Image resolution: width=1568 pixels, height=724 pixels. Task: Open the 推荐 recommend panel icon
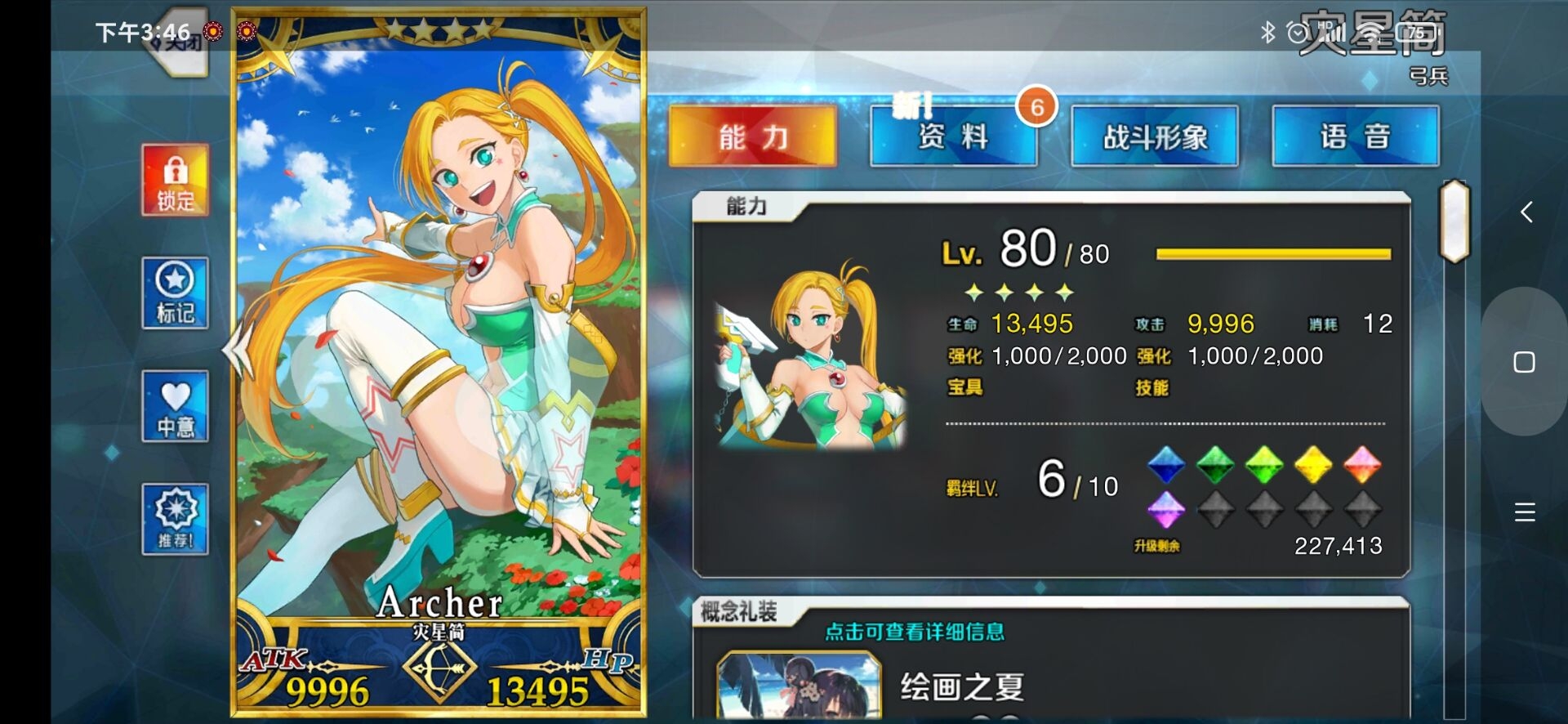click(x=174, y=518)
